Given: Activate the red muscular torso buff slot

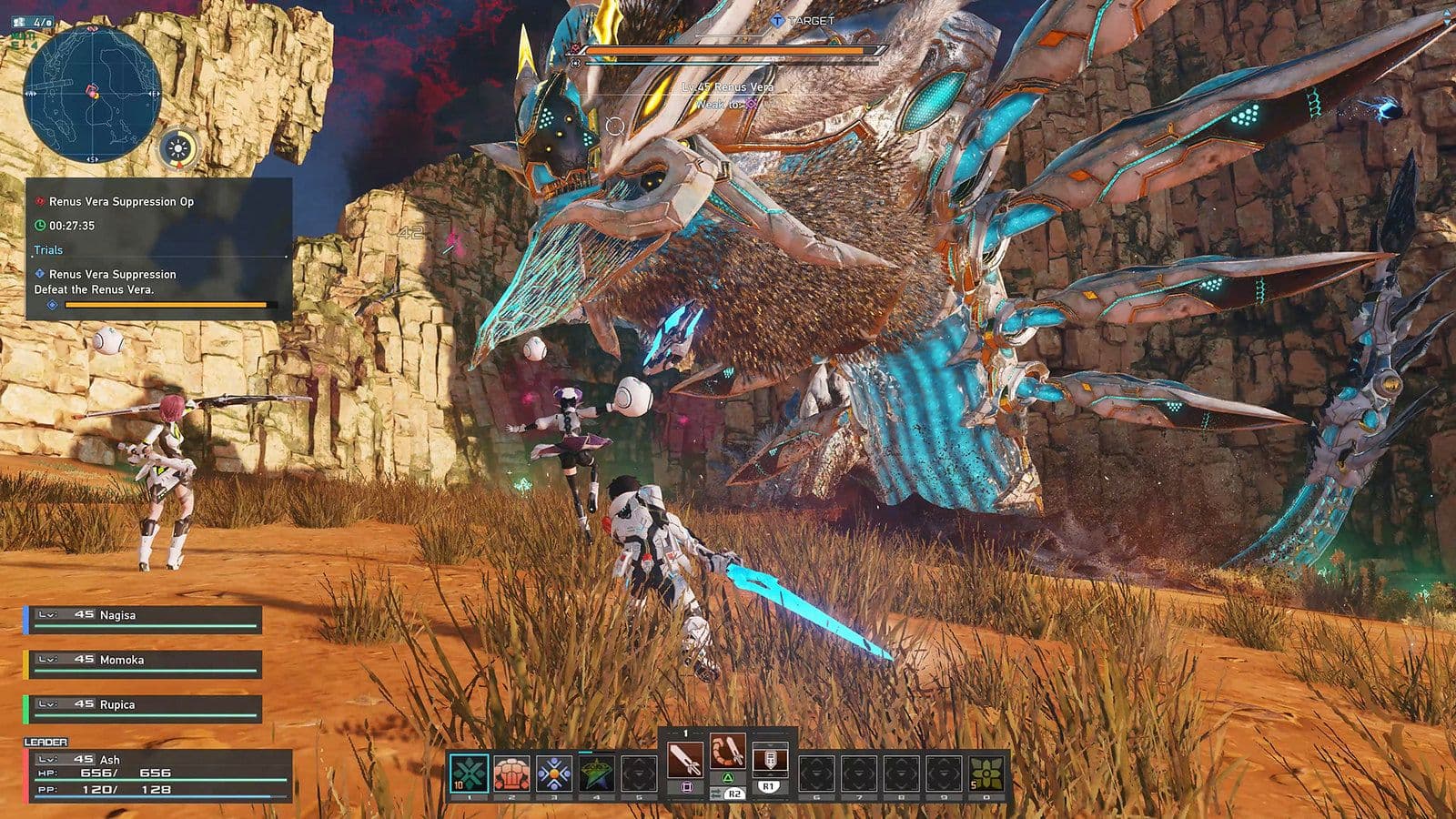Looking at the screenshot, I should pos(511,773).
